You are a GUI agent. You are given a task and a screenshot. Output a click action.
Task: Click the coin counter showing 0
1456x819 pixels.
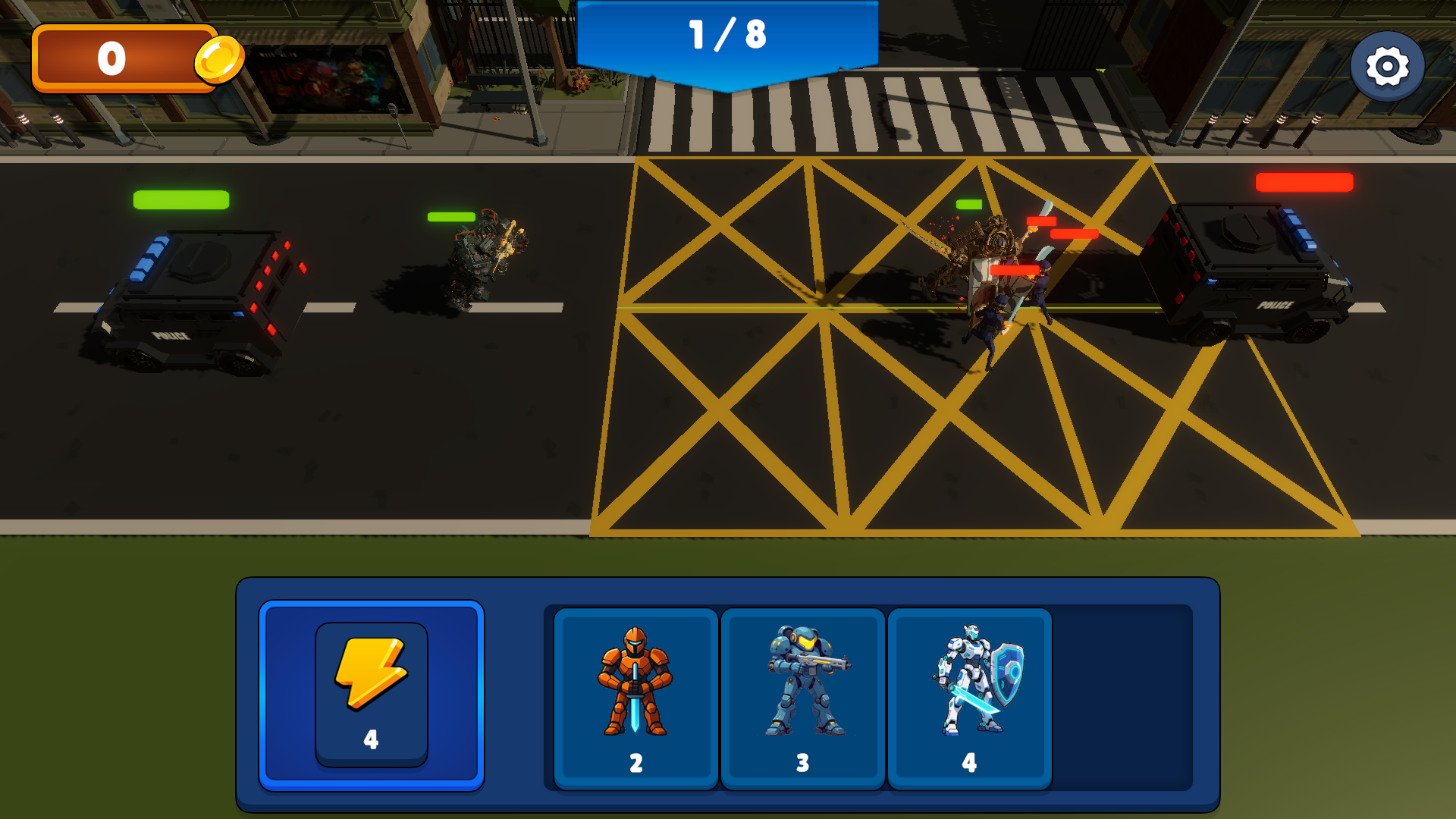tap(112, 58)
